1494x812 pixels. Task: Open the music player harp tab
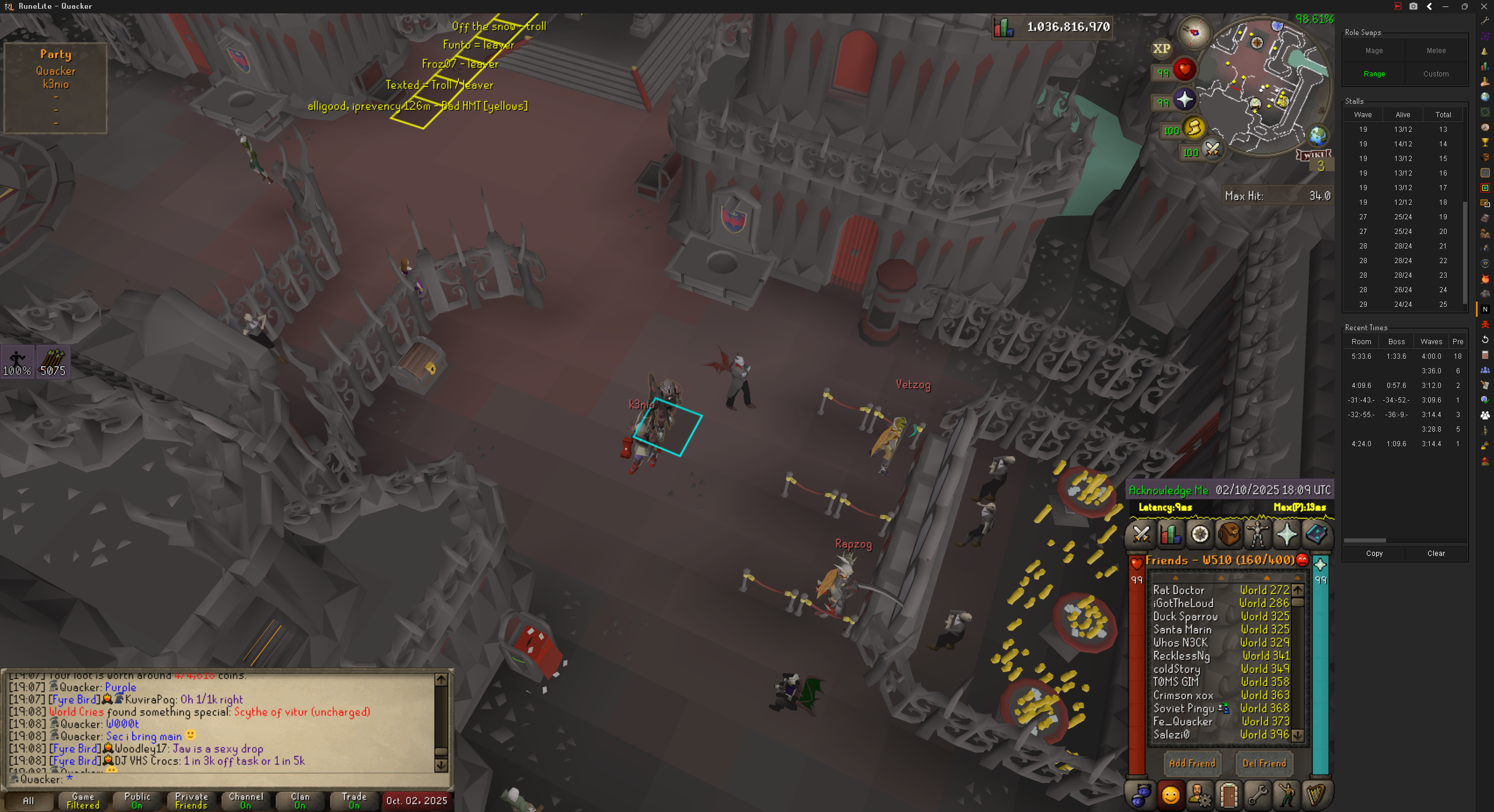(1316, 795)
